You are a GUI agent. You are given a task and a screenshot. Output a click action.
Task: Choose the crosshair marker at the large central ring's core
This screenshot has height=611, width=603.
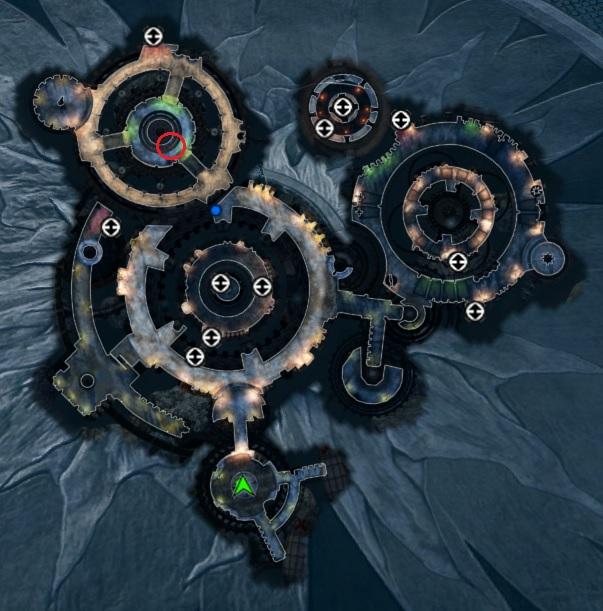(221, 287)
